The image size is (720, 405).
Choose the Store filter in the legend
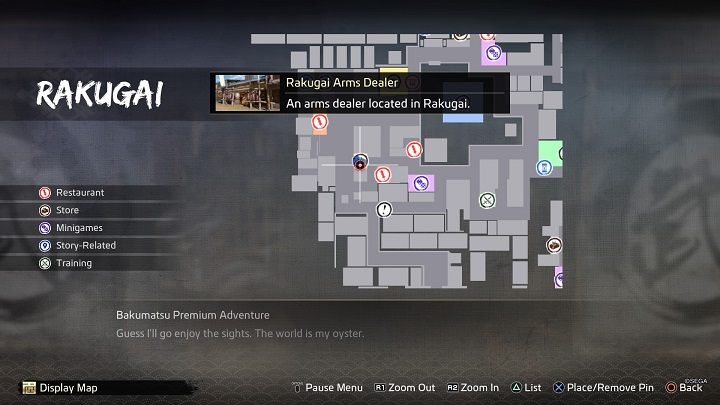tap(67, 210)
